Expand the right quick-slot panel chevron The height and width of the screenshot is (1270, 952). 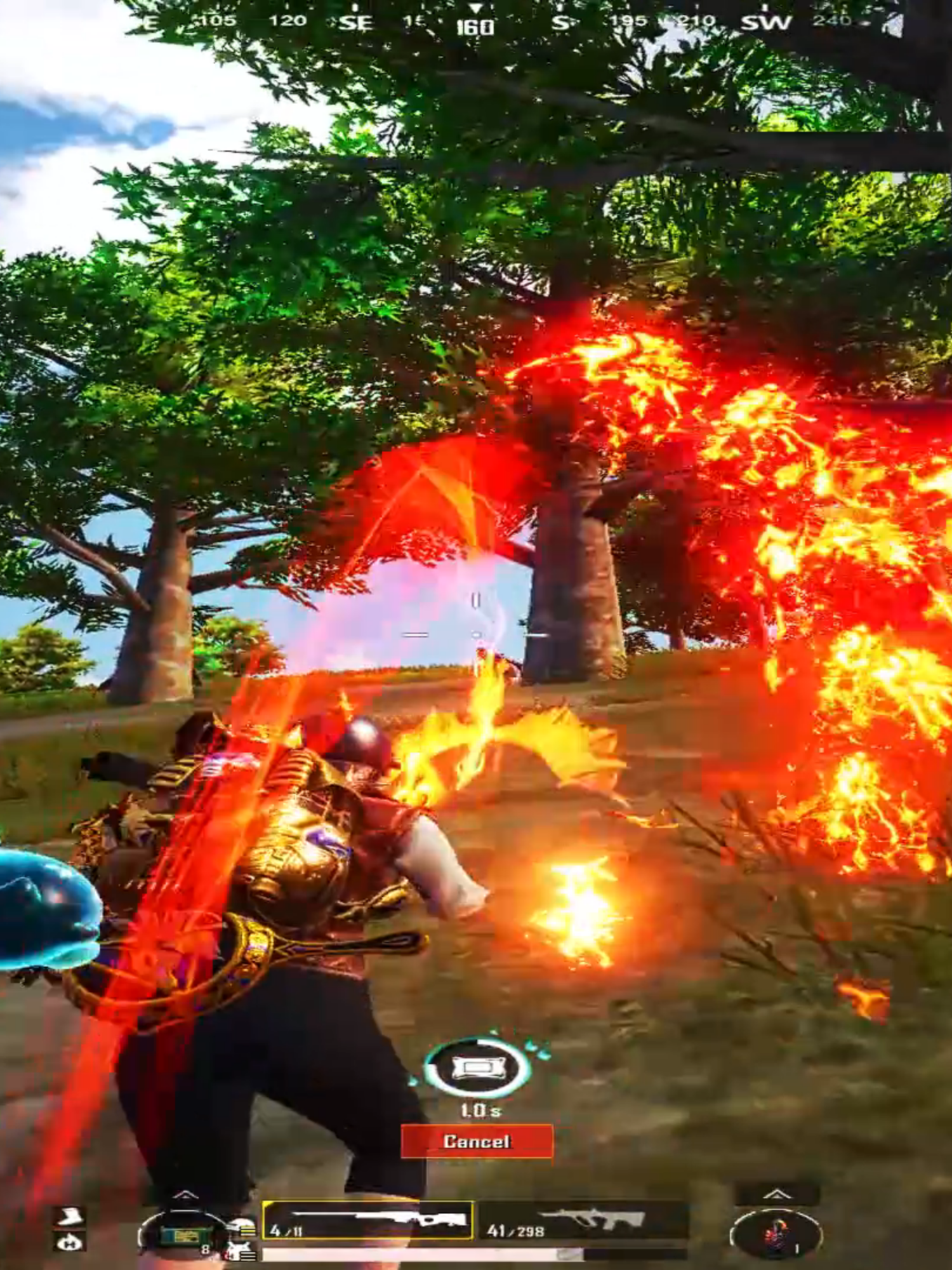tap(777, 1194)
